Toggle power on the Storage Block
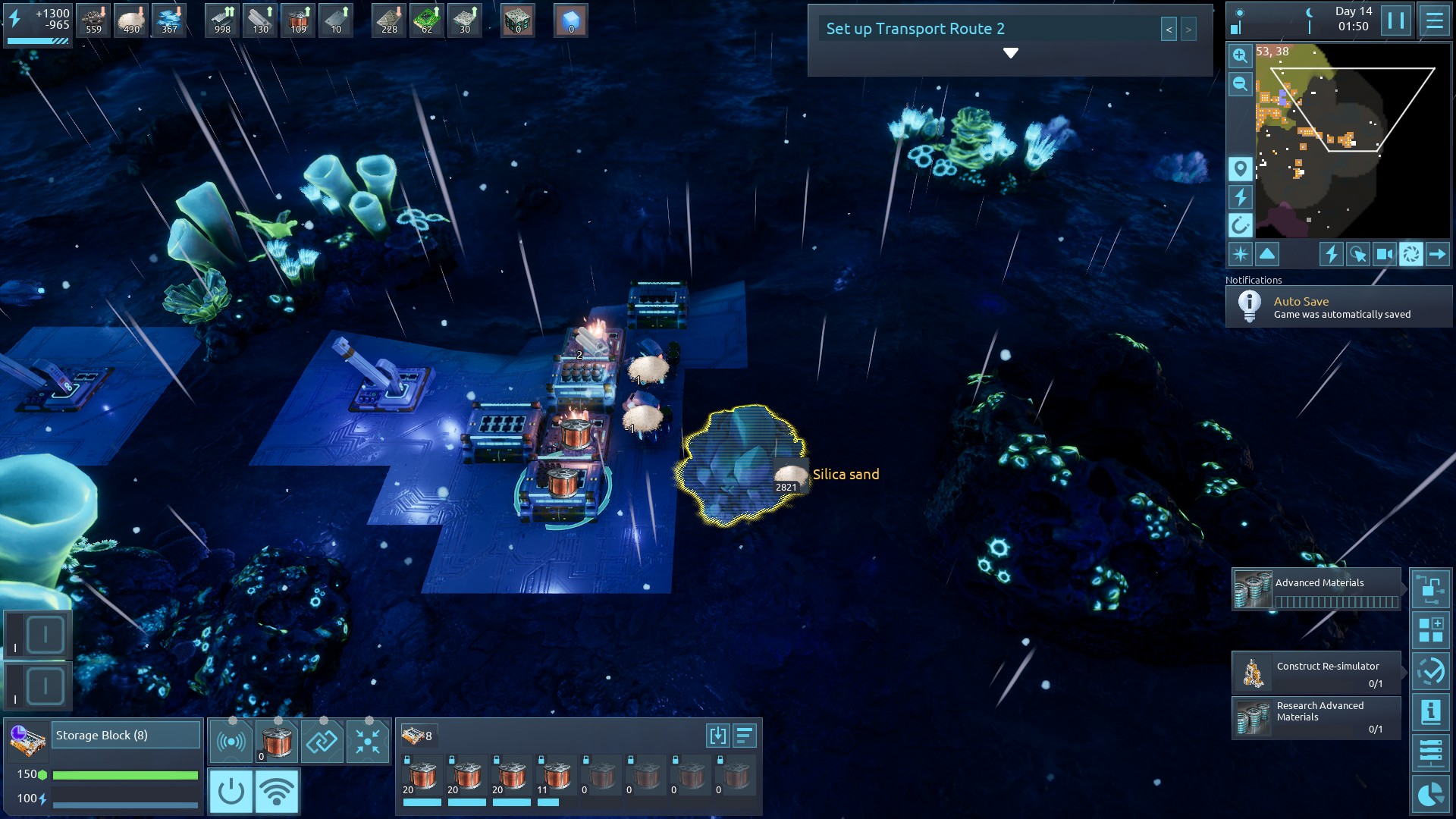Viewport: 1456px width, 819px height. pos(231,791)
